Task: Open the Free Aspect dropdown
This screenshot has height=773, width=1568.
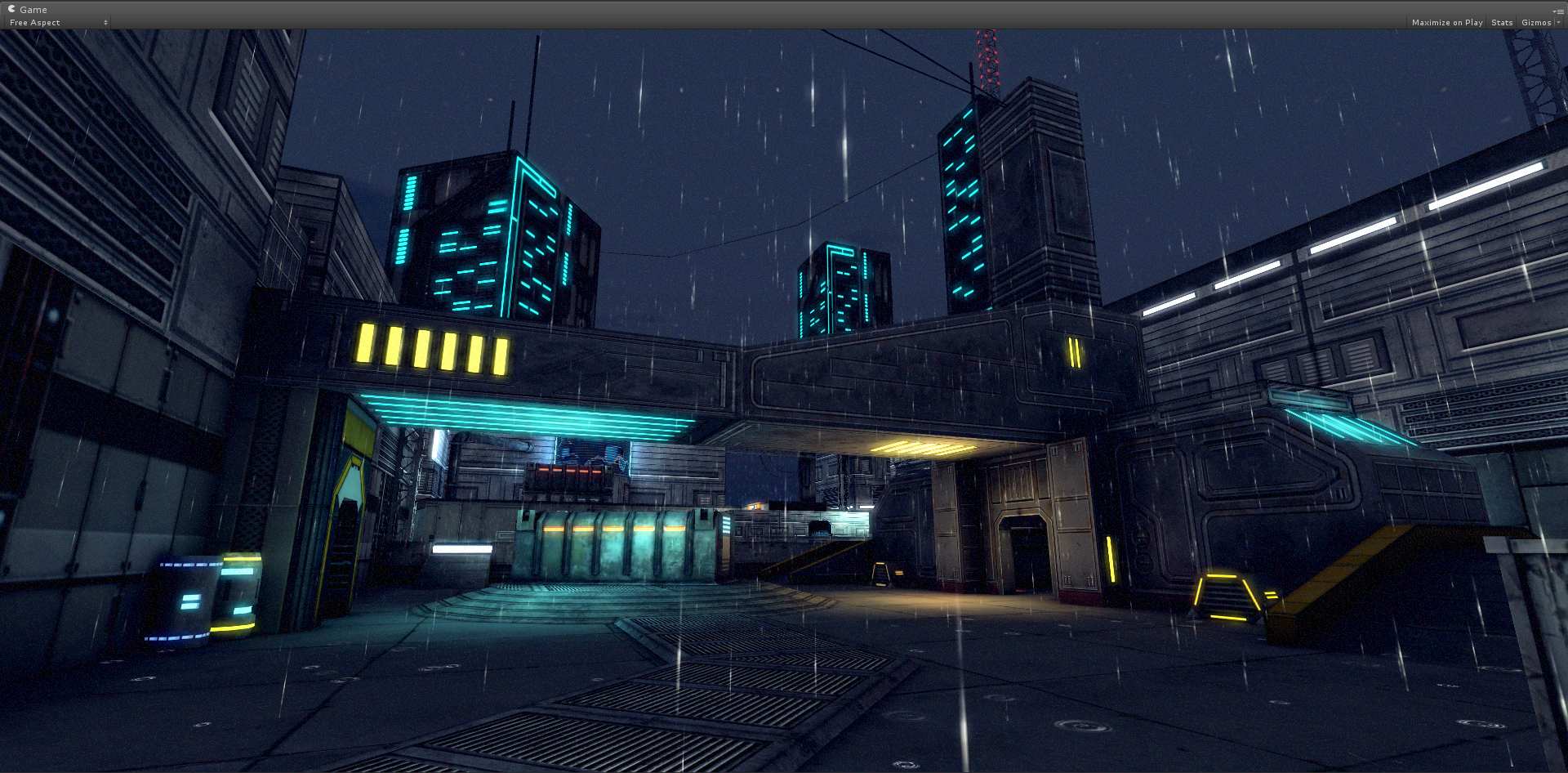Action: [x=58, y=23]
